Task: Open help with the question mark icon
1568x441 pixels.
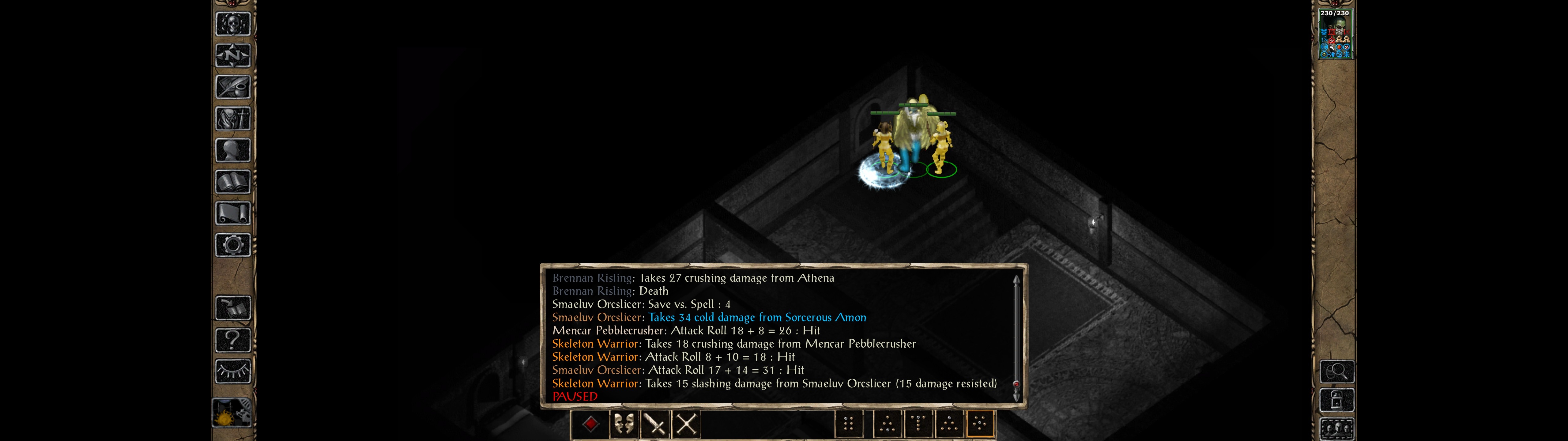Action: pyautogui.click(x=233, y=340)
